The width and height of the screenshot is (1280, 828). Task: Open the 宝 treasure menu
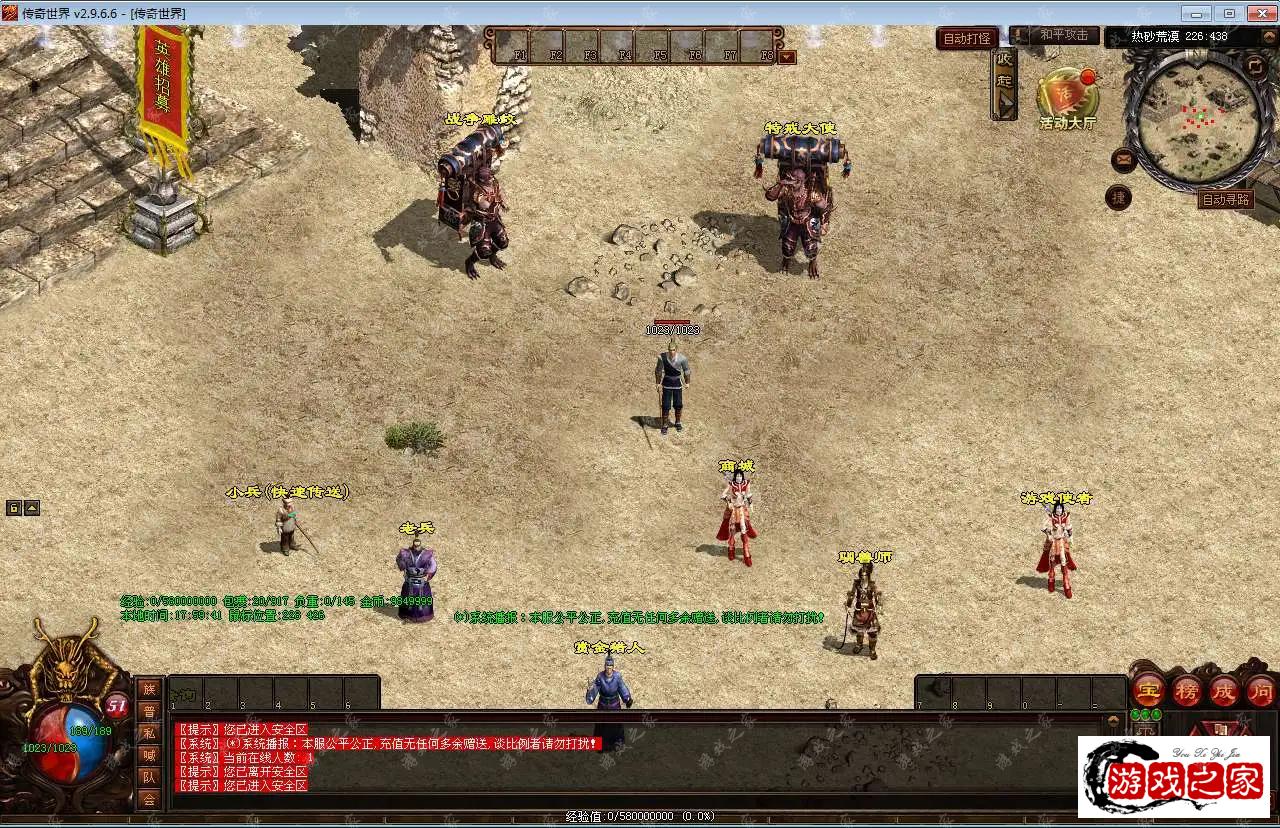pos(1148,690)
